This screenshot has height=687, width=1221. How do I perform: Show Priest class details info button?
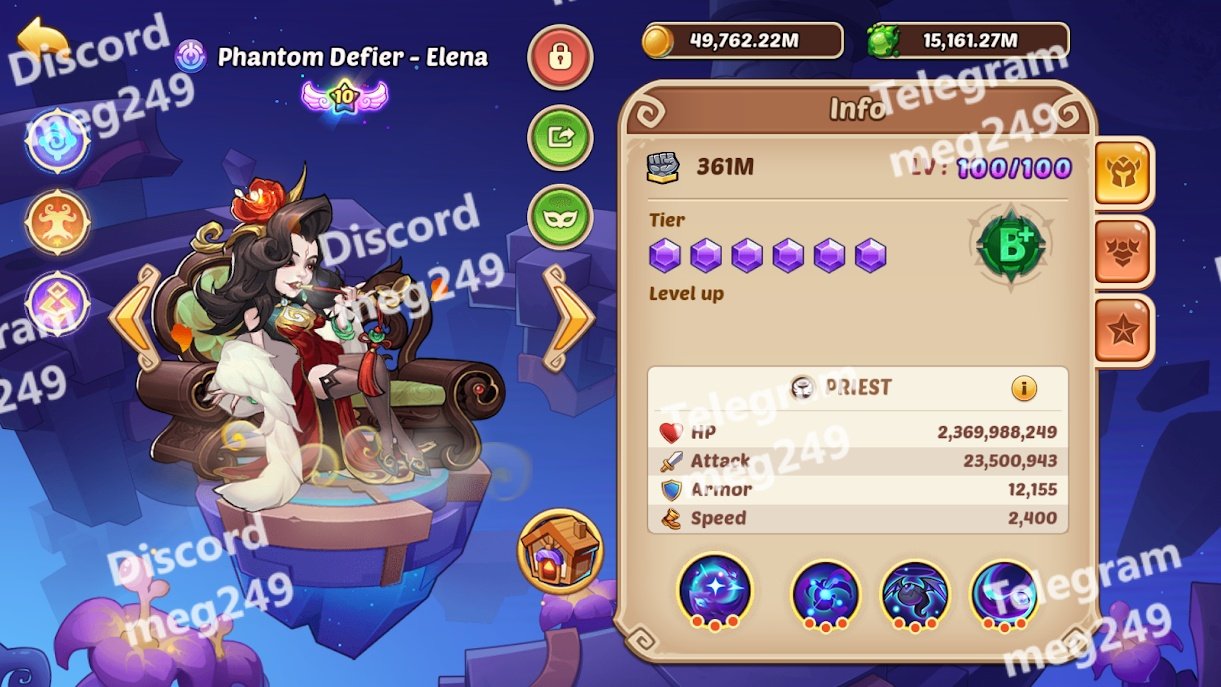(x=1023, y=388)
